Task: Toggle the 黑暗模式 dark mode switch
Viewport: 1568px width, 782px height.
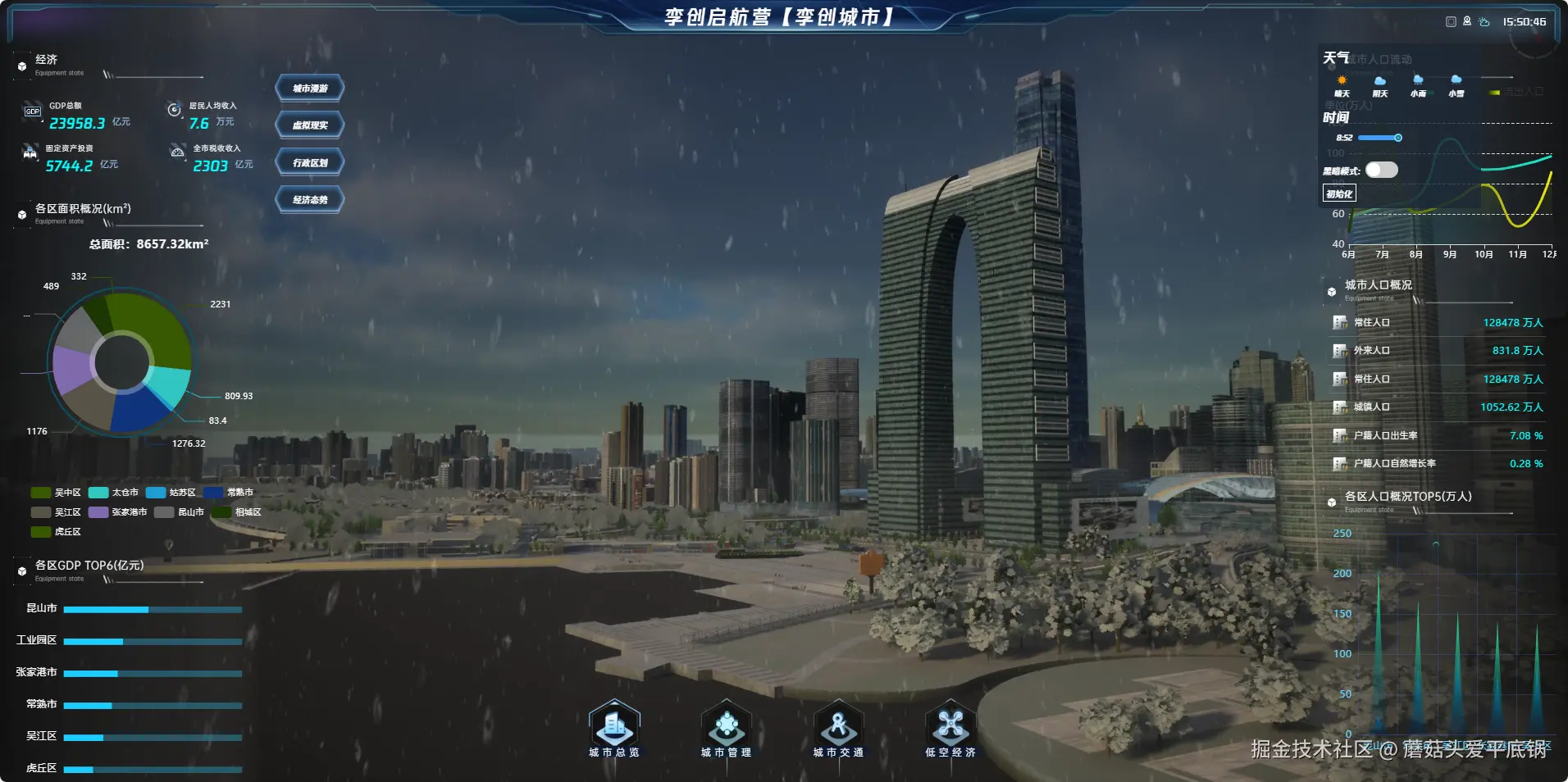Action: (1381, 170)
